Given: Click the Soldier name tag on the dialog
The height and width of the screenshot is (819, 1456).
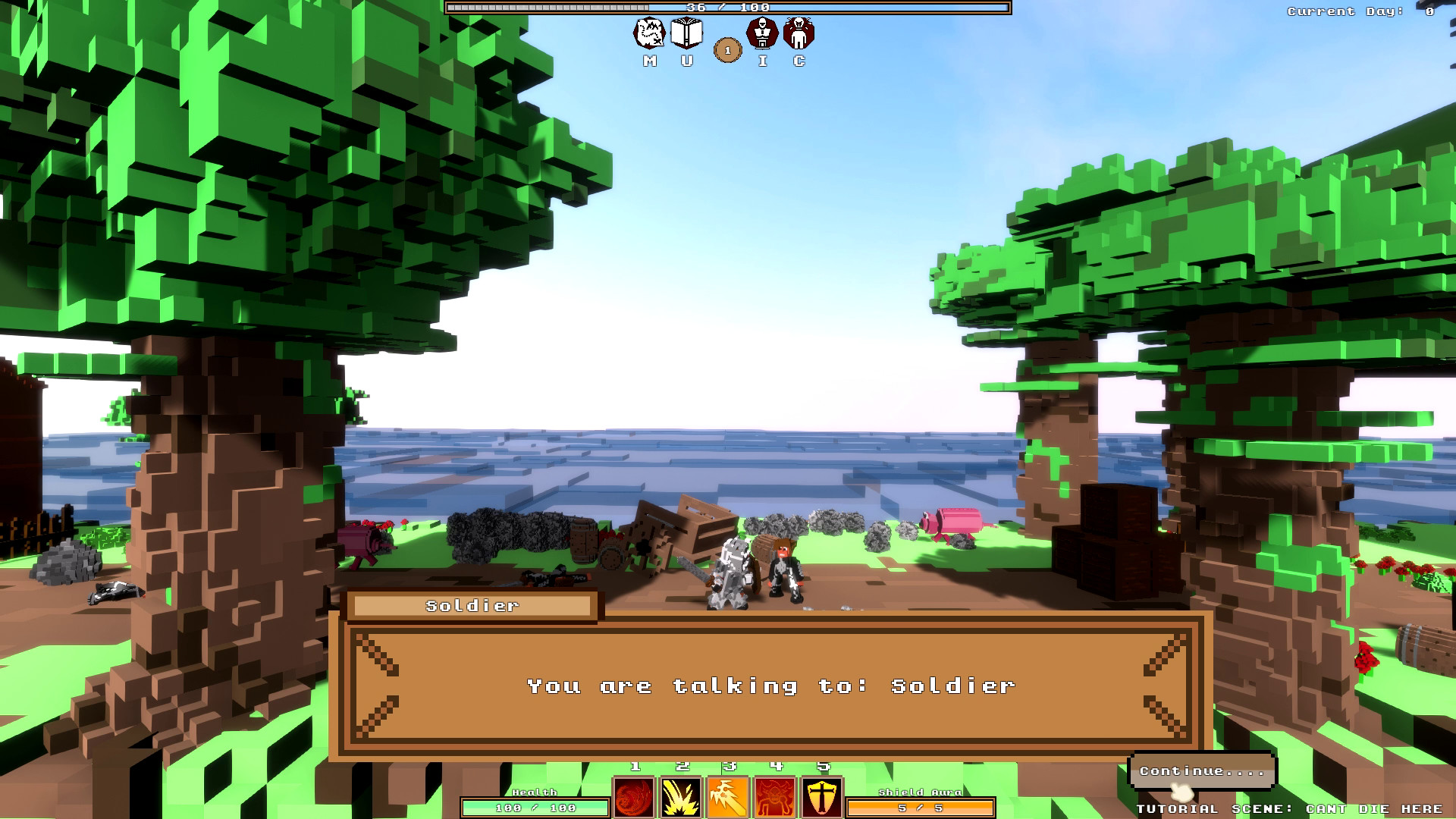Looking at the screenshot, I should point(472,605).
